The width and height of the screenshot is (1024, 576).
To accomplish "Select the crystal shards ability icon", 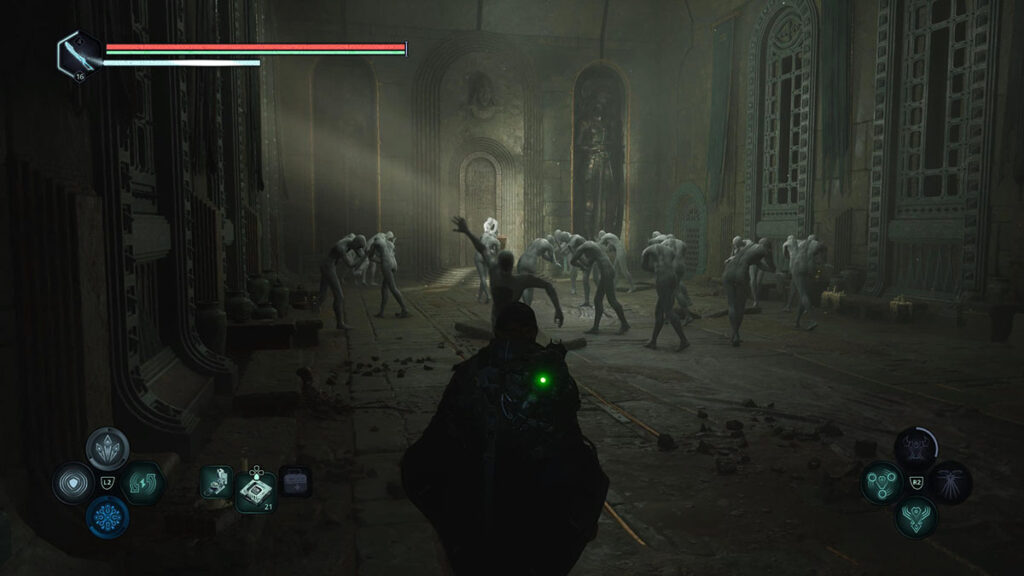I will coord(106,447).
